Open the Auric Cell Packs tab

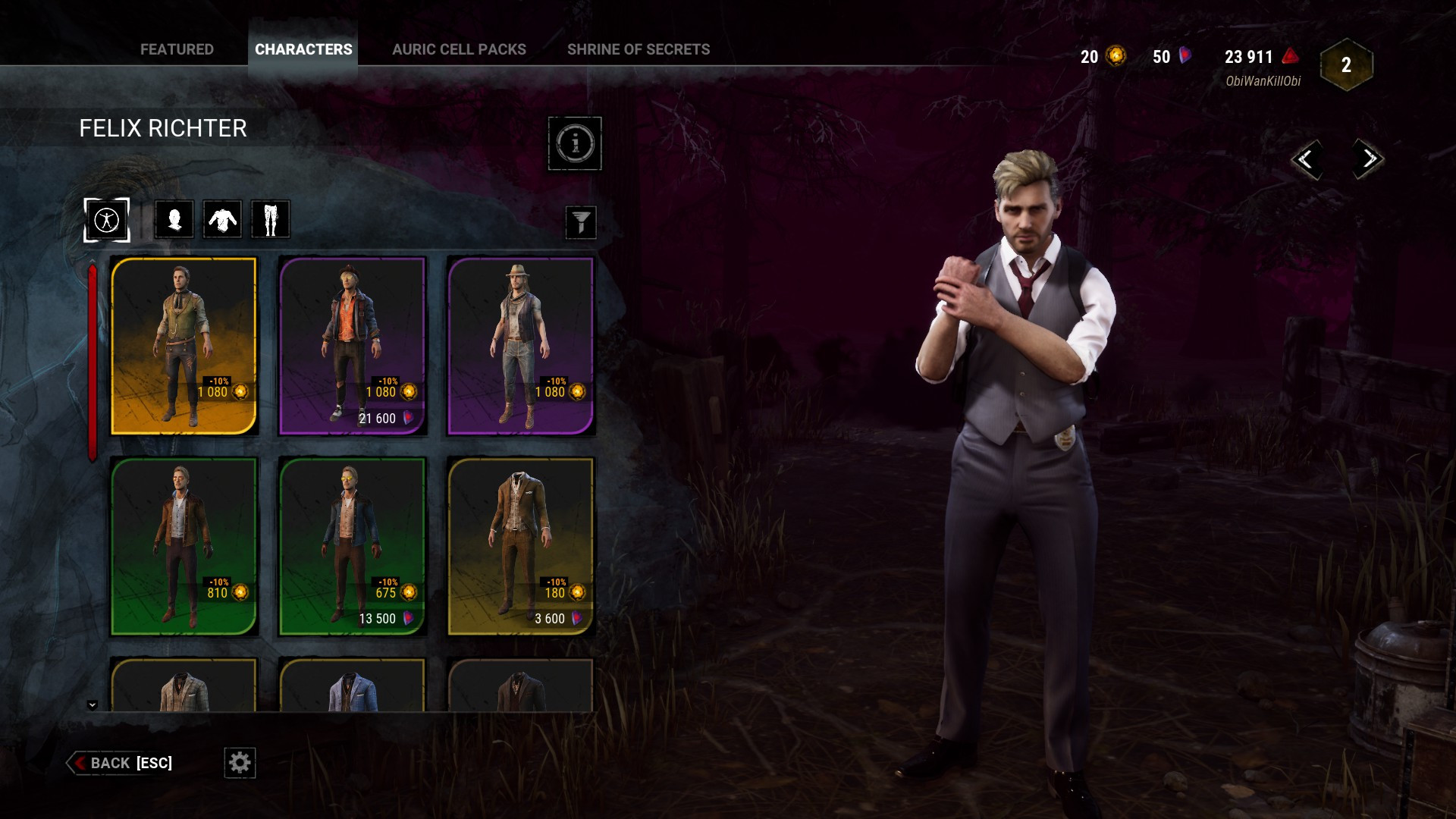(x=459, y=49)
